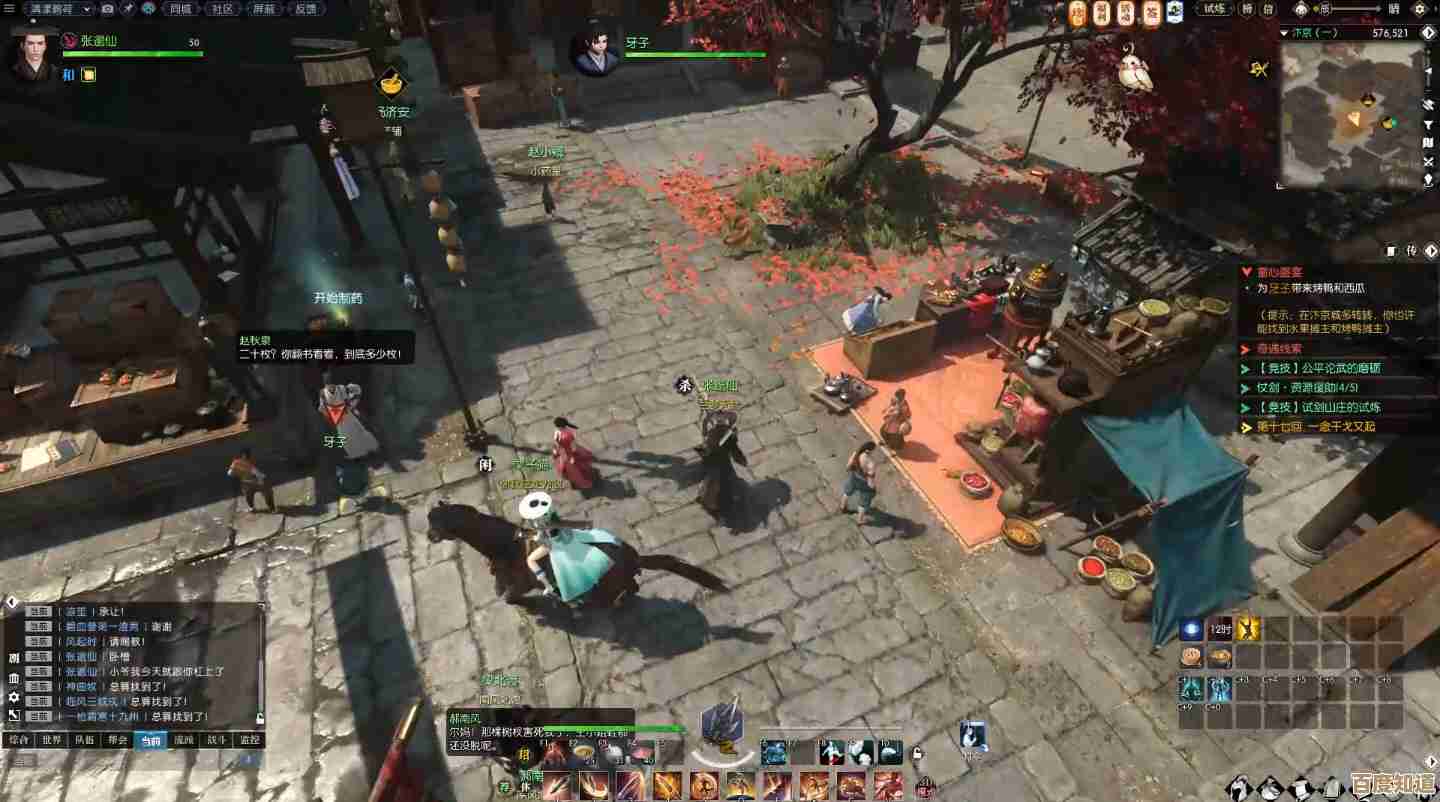The width and height of the screenshot is (1440, 802).
Task: Click the 屏蔽 block button
Action: 264,9
